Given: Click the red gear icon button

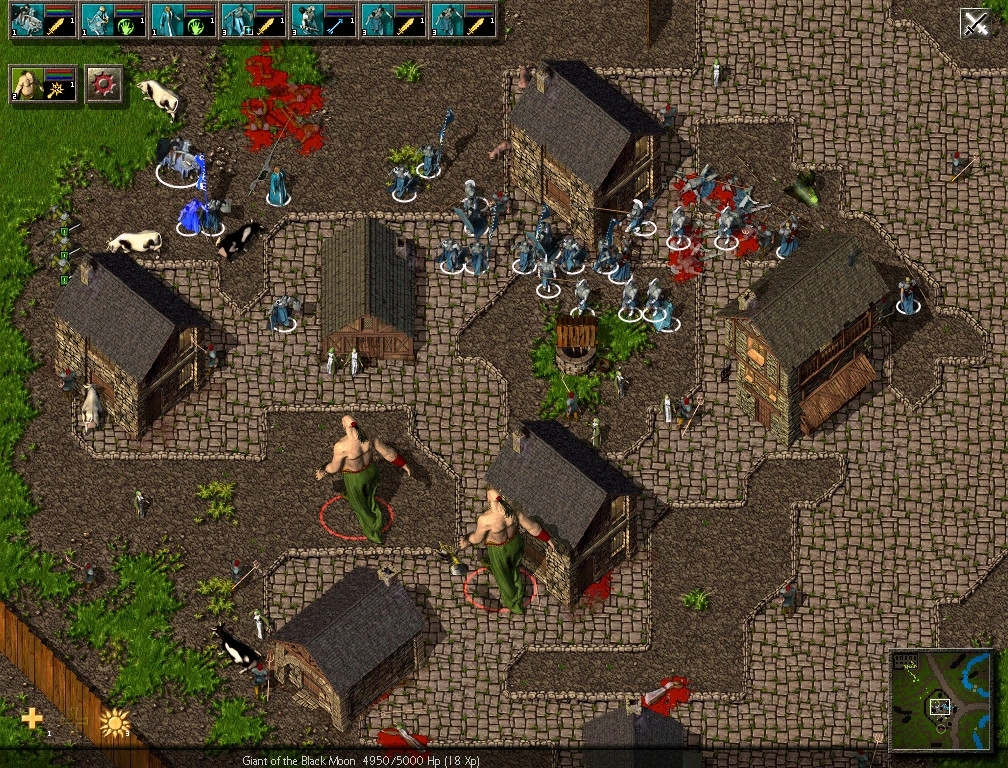Looking at the screenshot, I should coord(104,84).
